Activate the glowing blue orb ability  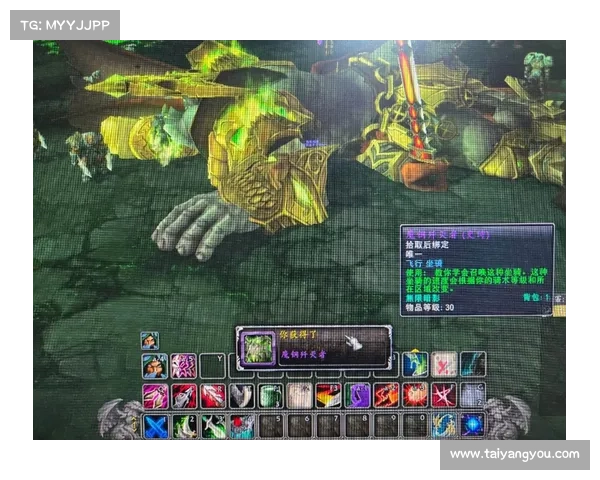tap(472, 425)
